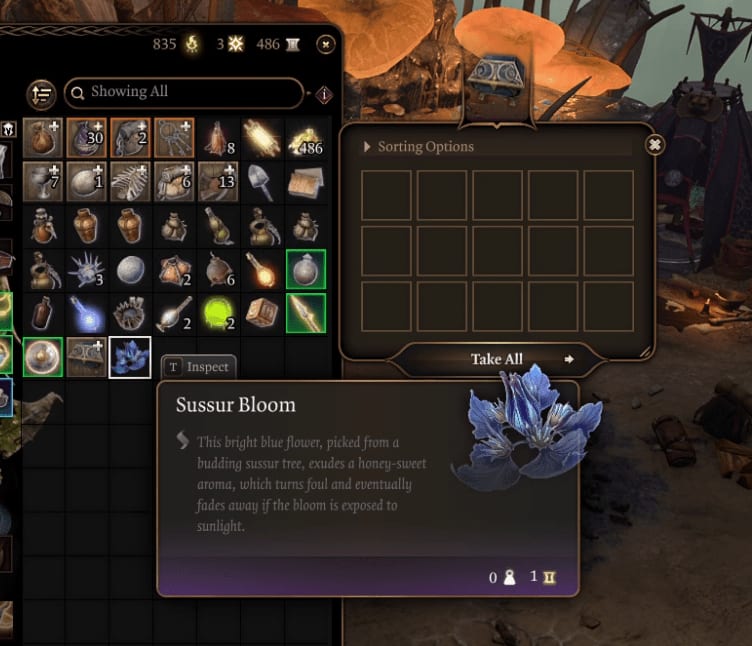Pick the wooden dice box item
The height and width of the screenshot is (646, 752).
point(262,314)
